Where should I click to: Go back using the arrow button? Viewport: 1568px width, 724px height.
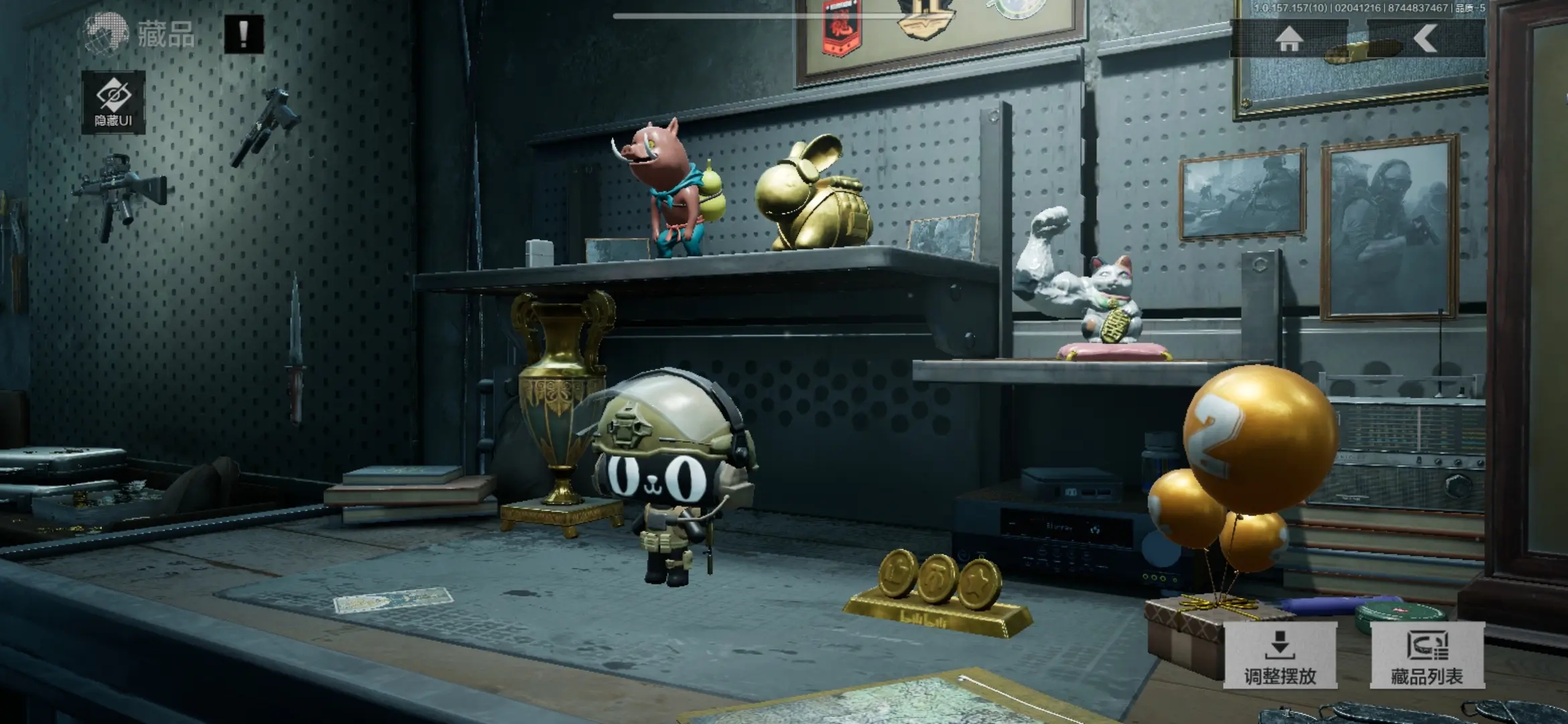point(1425,39)
